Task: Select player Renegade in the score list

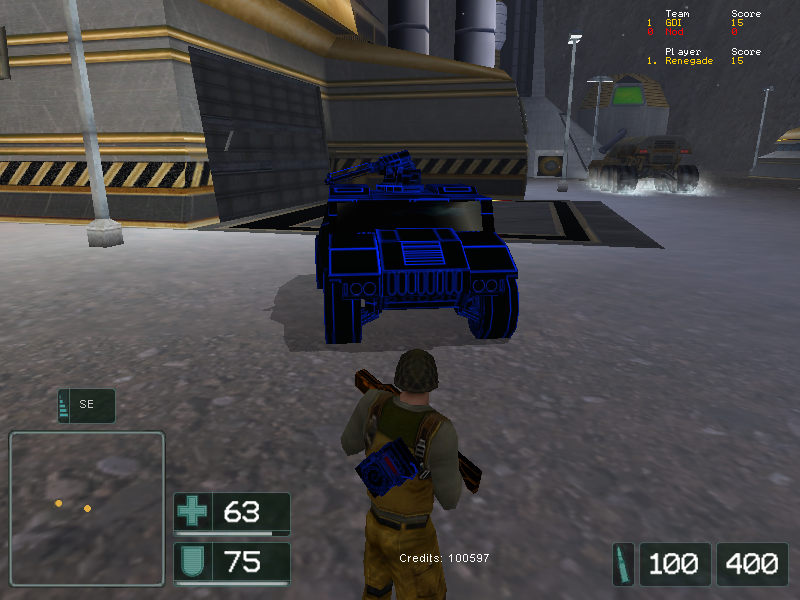Action: pos(690,61)
